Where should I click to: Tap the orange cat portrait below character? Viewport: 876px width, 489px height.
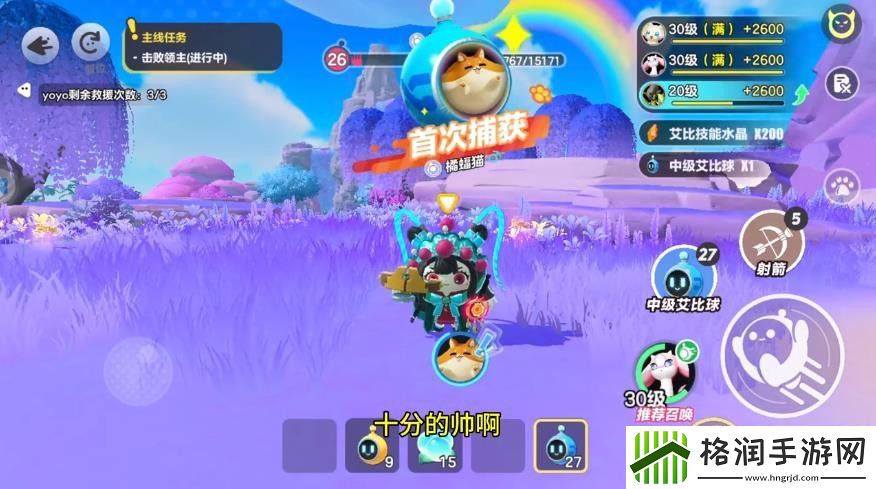(459, 355)
